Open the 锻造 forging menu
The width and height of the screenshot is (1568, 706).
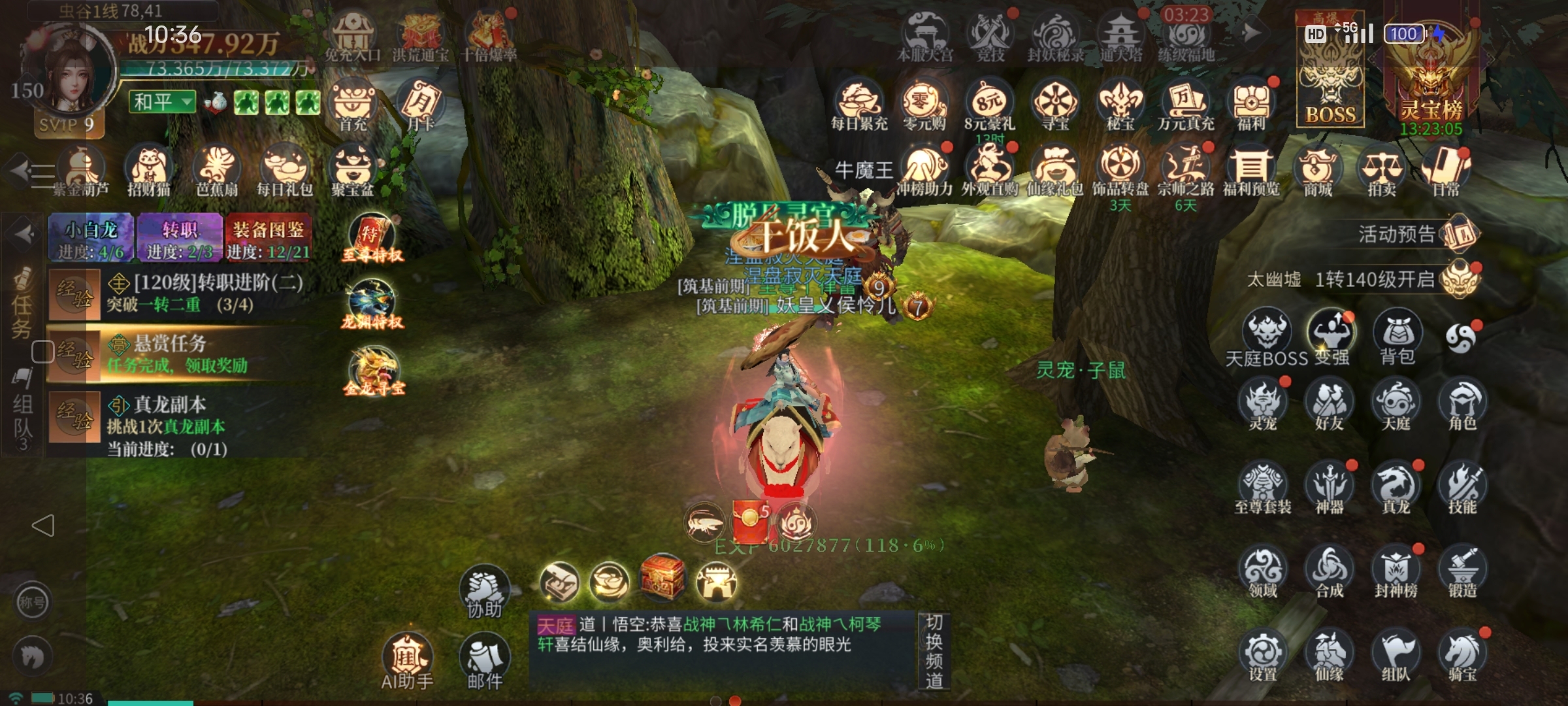[1462, 571]
